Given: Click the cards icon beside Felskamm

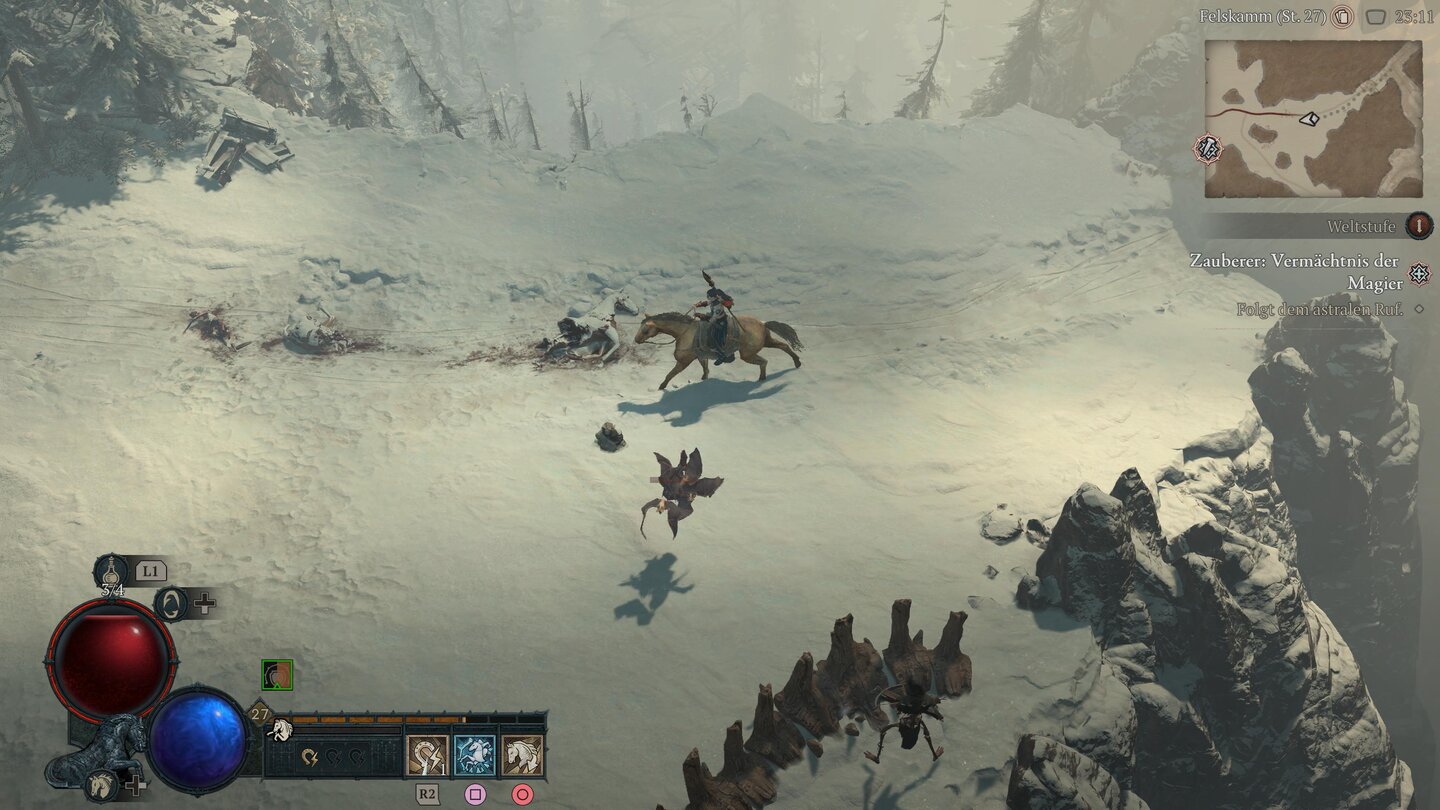Looking at the screenshot, I should [1343, 16].
